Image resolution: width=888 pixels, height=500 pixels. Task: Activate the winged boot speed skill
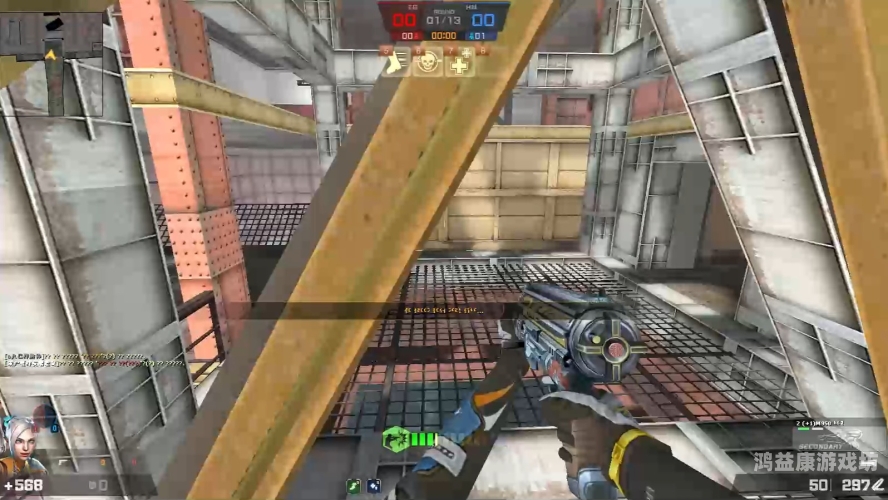[398, 64]
